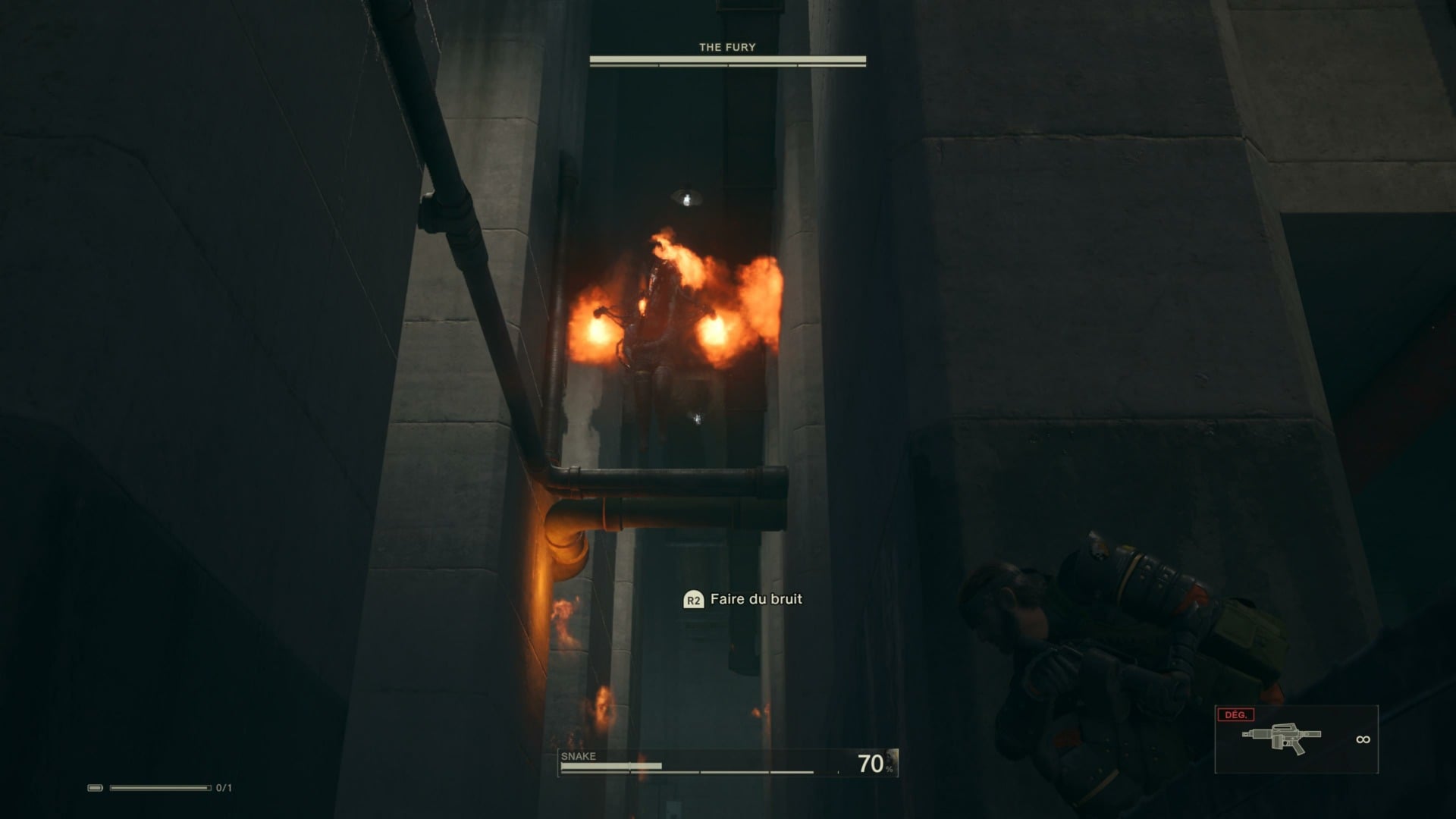Click the battery item icon
This screenshot has width=1456, height=819.
click(96, 788)
